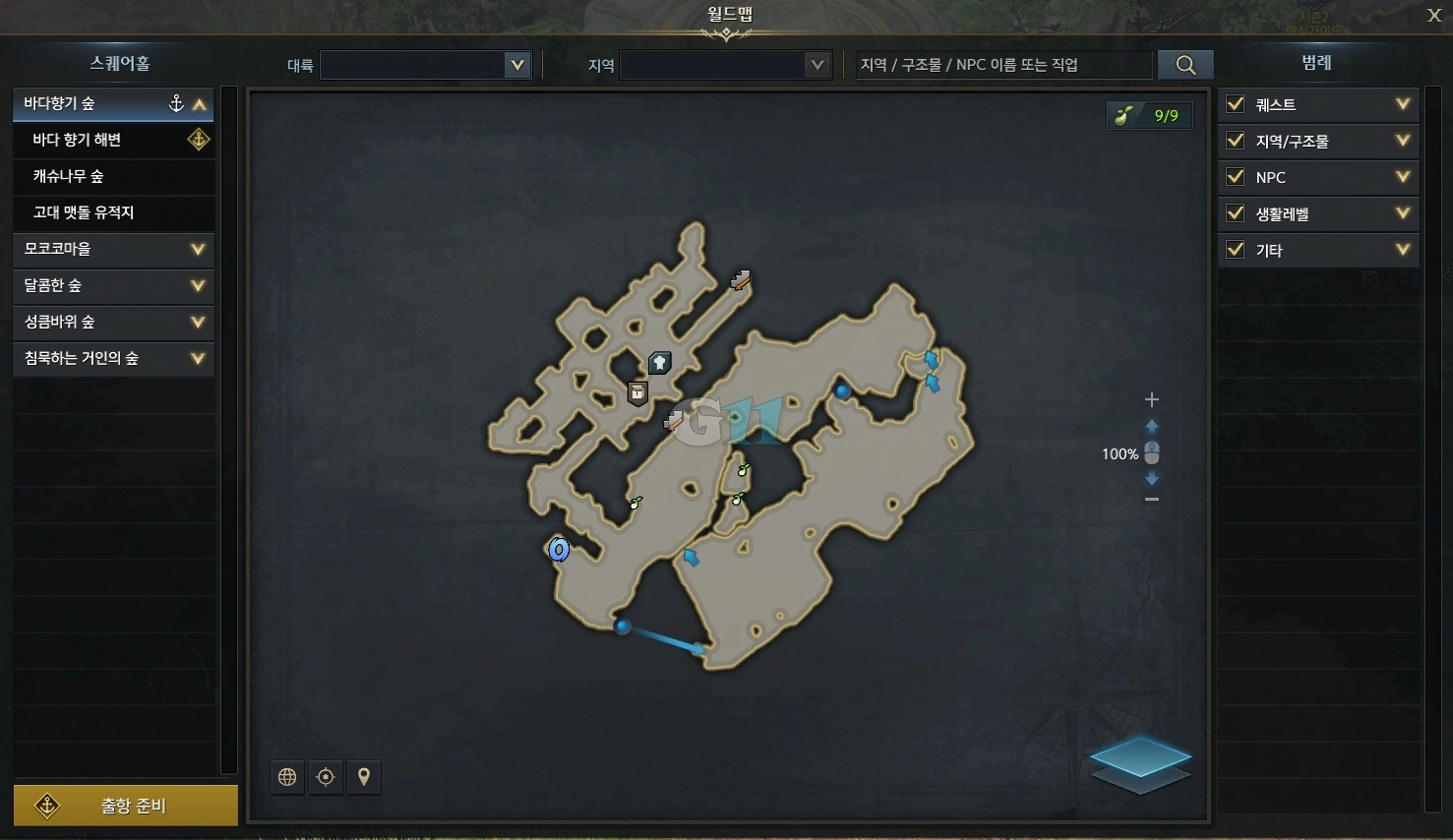This screenshot has height=840, width=1453.
Task: Click the house icon marker on the map
Action: [x=658, y=362]
